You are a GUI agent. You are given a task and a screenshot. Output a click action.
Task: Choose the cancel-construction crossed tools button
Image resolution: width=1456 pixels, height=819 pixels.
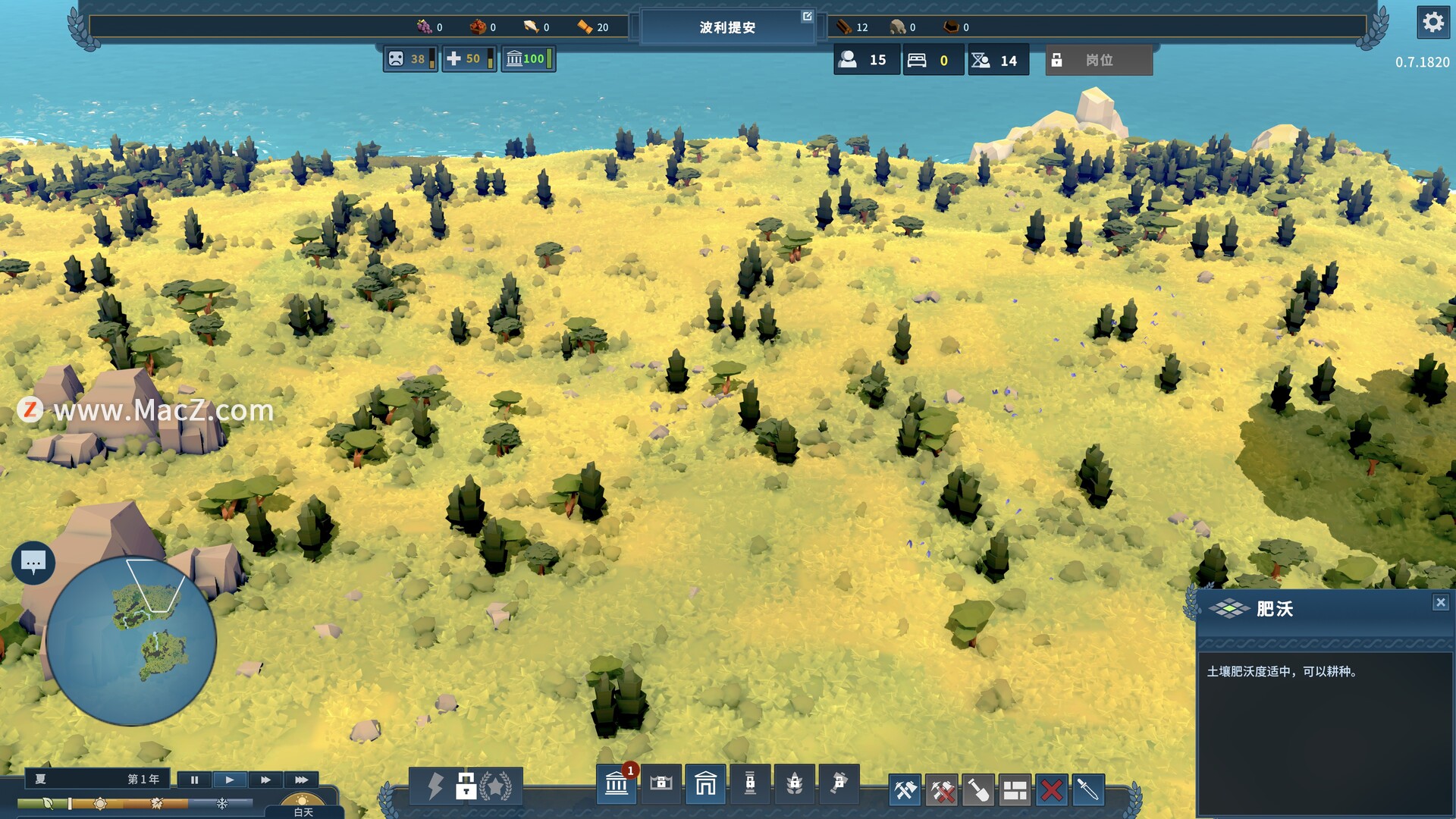point(942,791)
